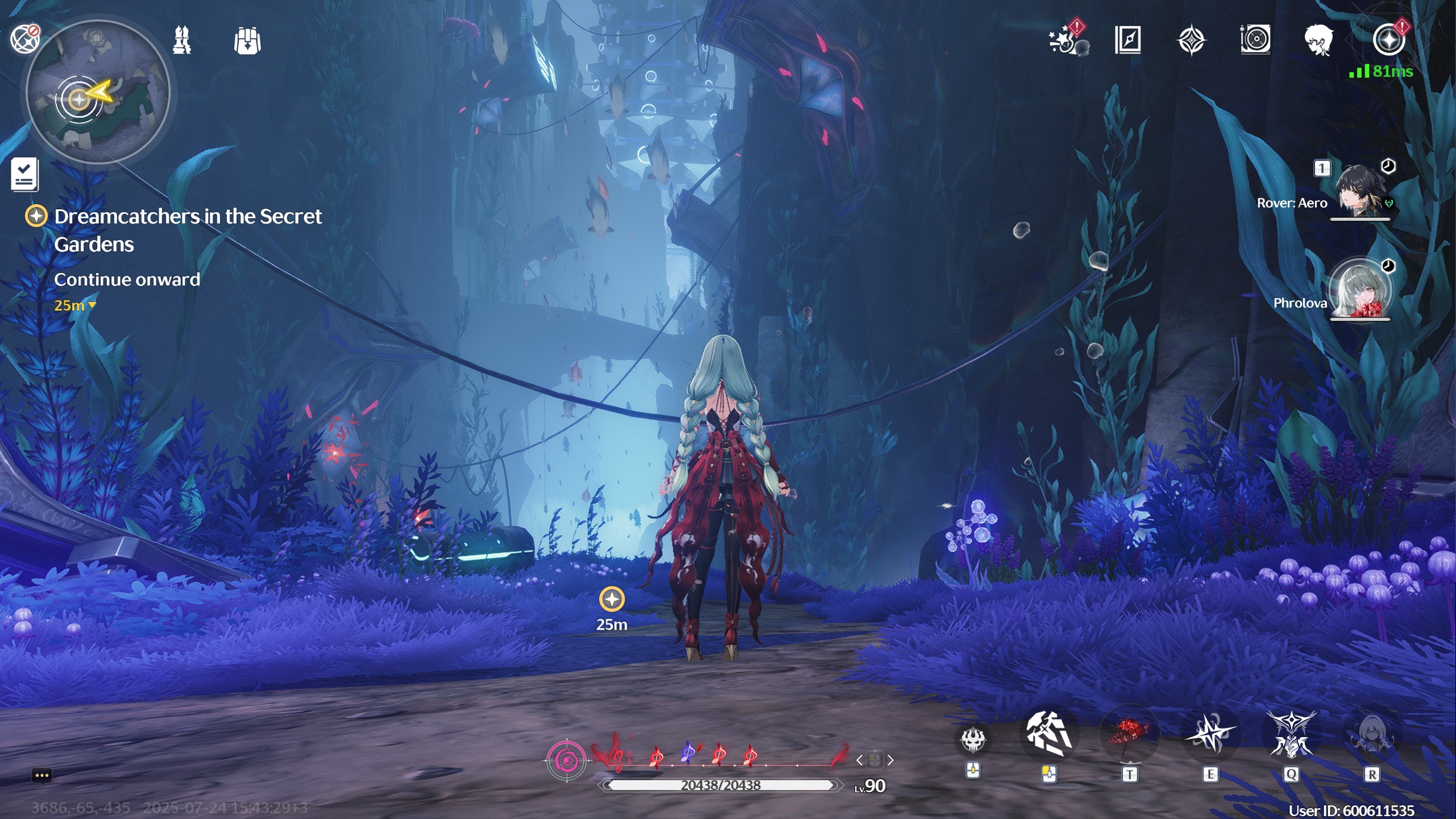Open the guidebook compass icon
This screenshot has height=819, width=1456.
[1128, 40]
